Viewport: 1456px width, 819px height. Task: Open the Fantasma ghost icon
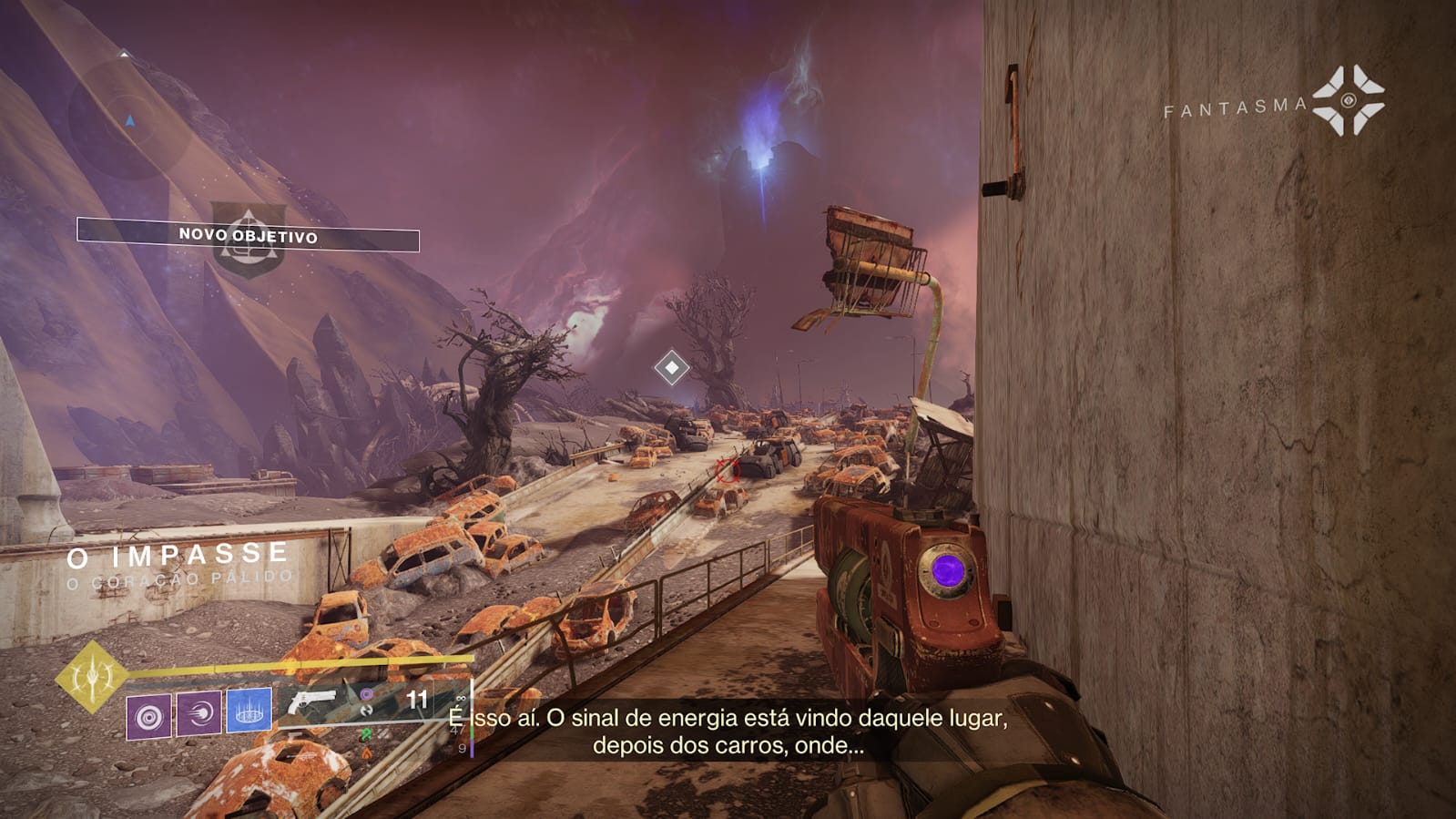point(1349,100)
